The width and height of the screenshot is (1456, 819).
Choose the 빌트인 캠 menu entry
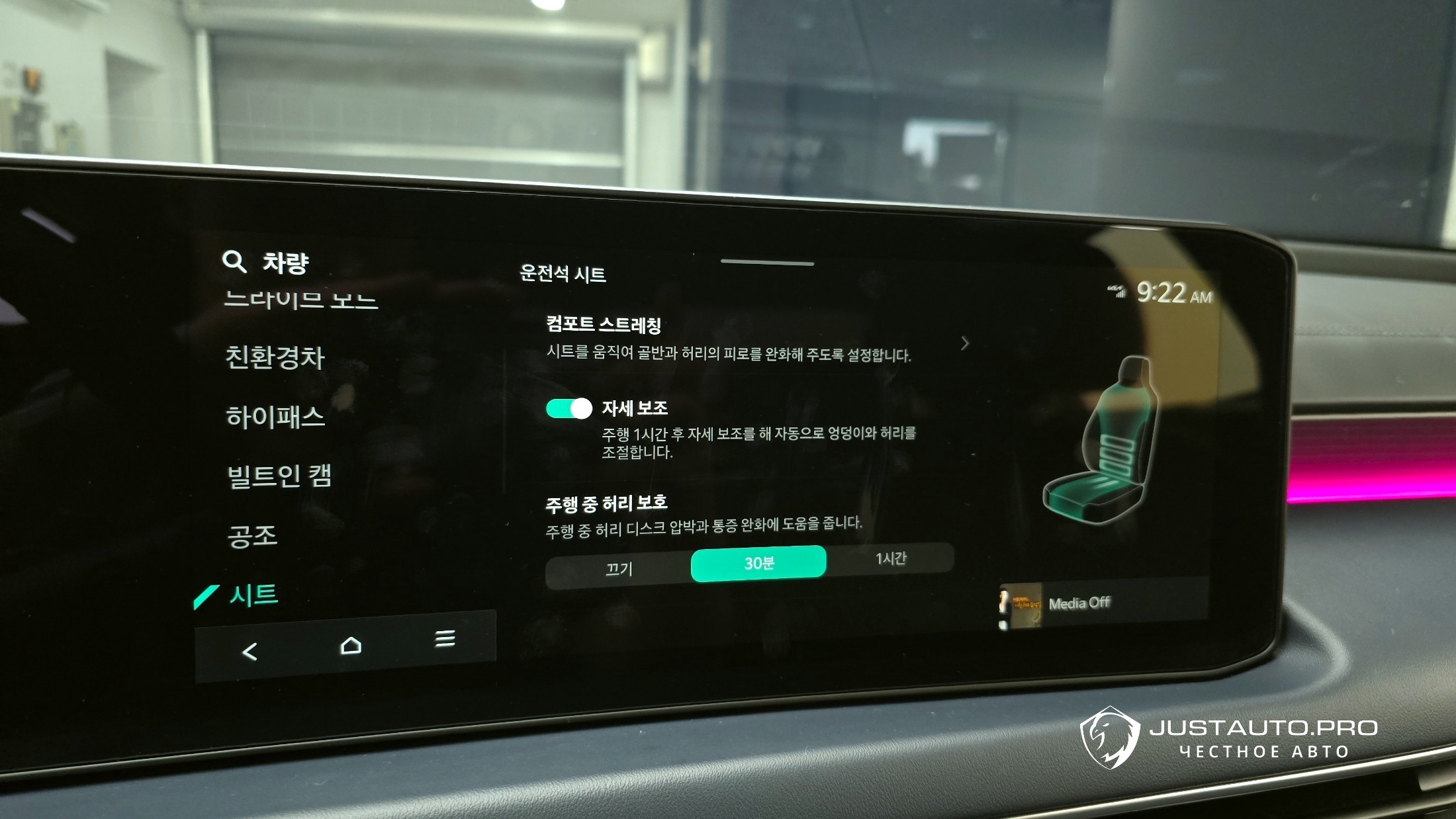click(x=279, y=476)
